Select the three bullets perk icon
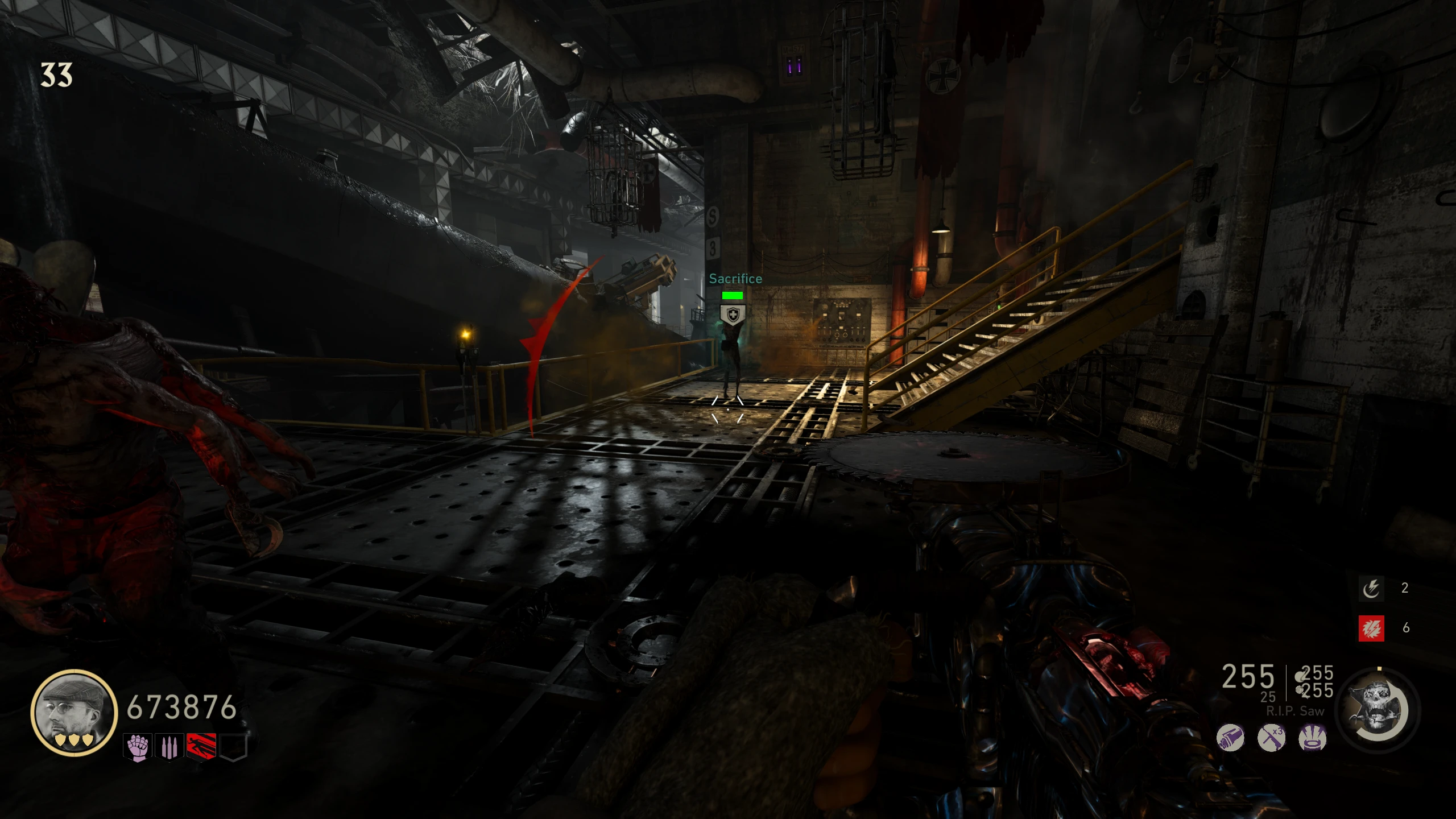 click(x=169, y=747)
